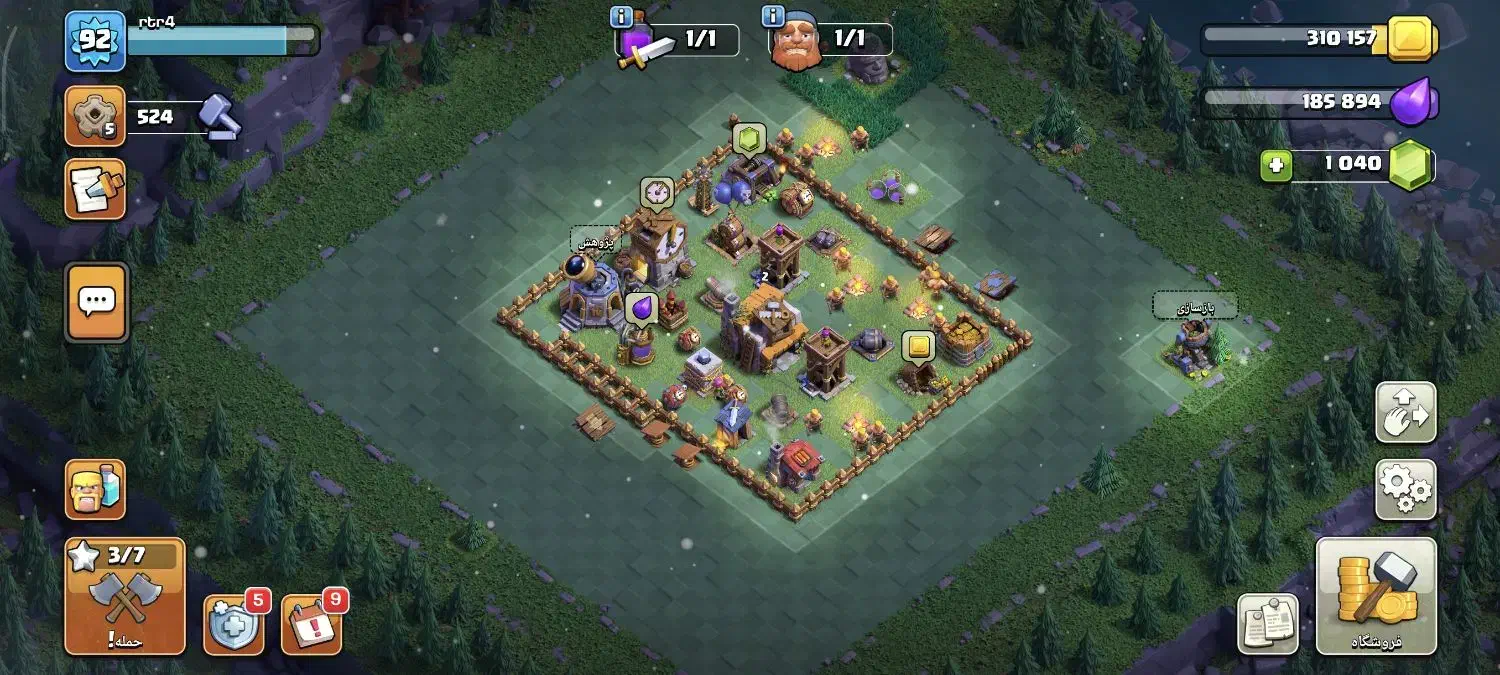Open the capital gear hammer-count button
The width and height of the screenshot is (1500, 675).
tap(95, 116)
